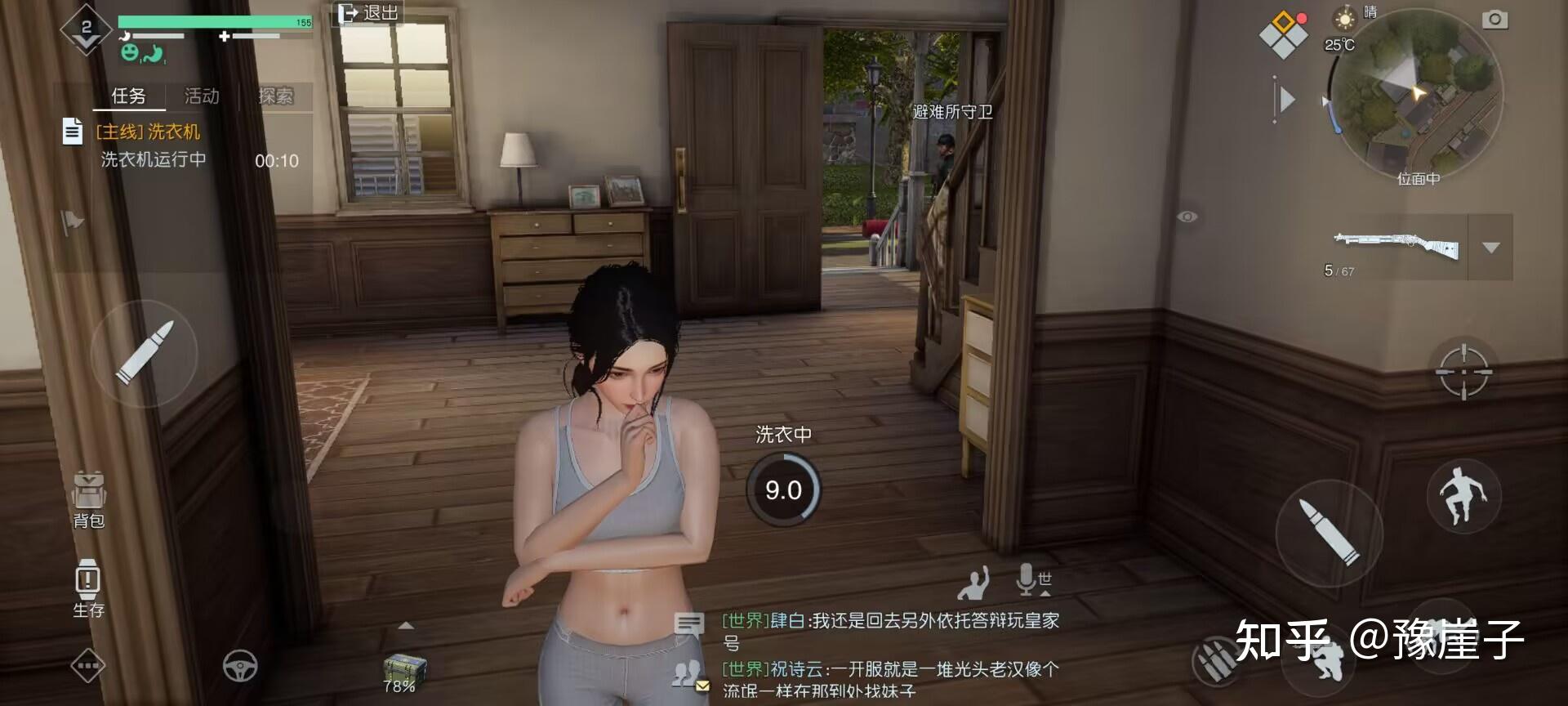Switch to the 活动 tab

[200, 96]
